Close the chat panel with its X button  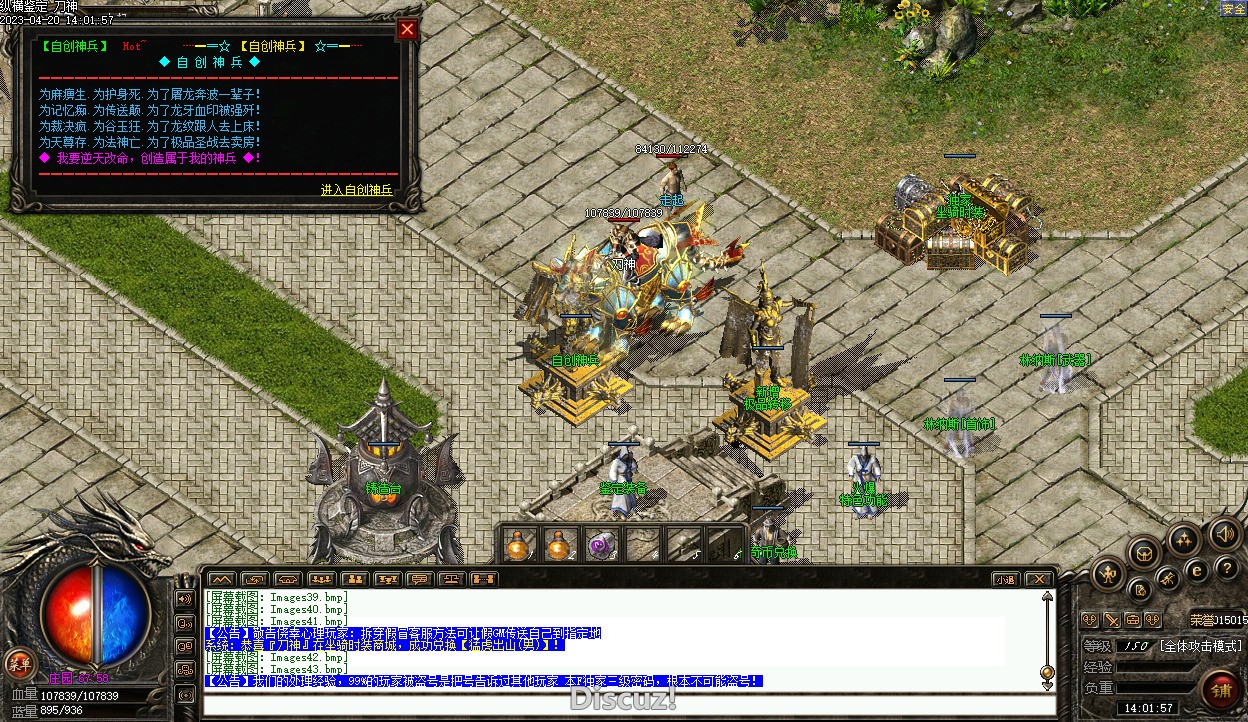click(1039, 579)
